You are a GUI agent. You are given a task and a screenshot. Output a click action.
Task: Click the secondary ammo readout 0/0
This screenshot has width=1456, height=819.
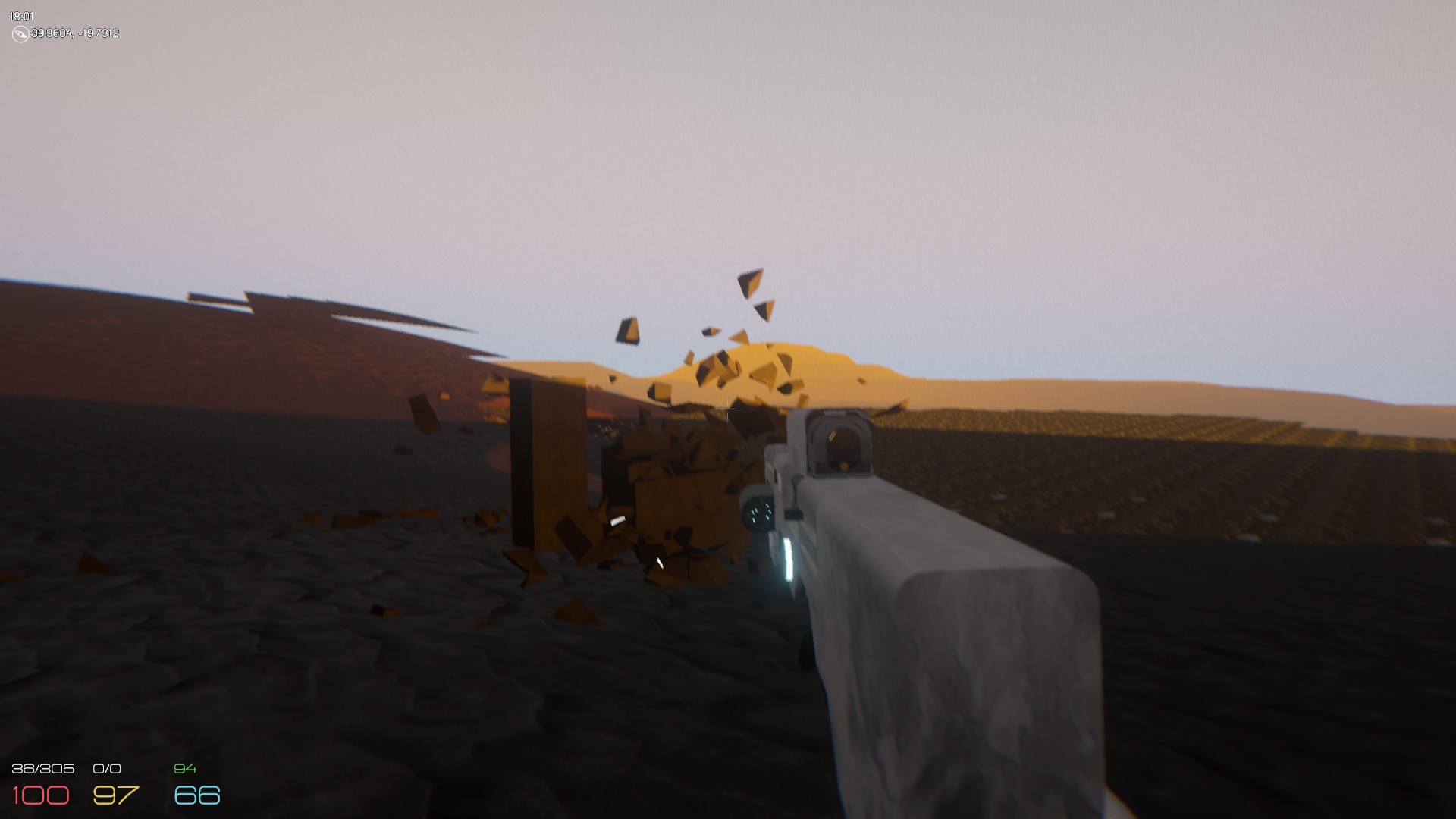coord(106,768)
